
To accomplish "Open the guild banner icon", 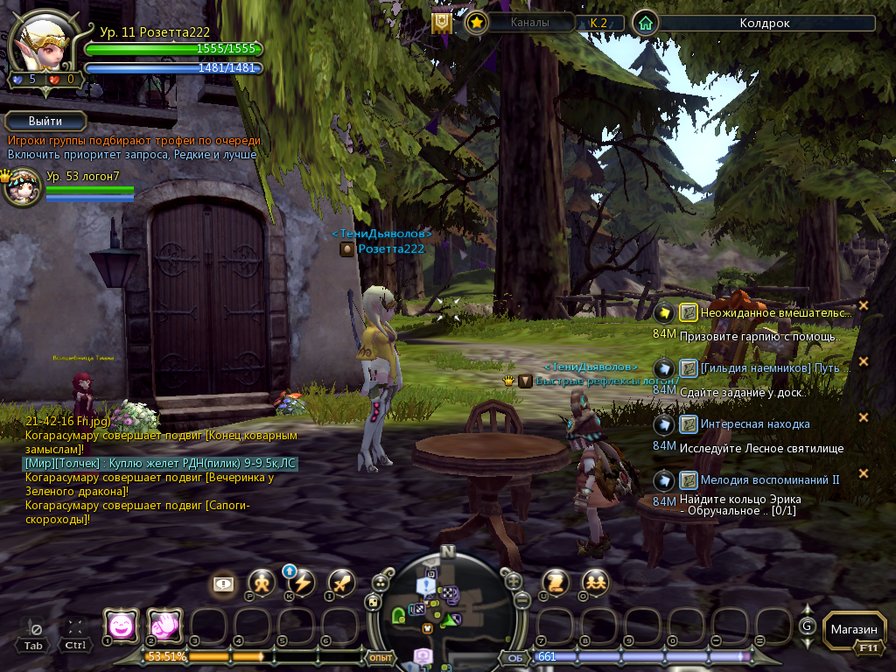I will click(440, 22).
